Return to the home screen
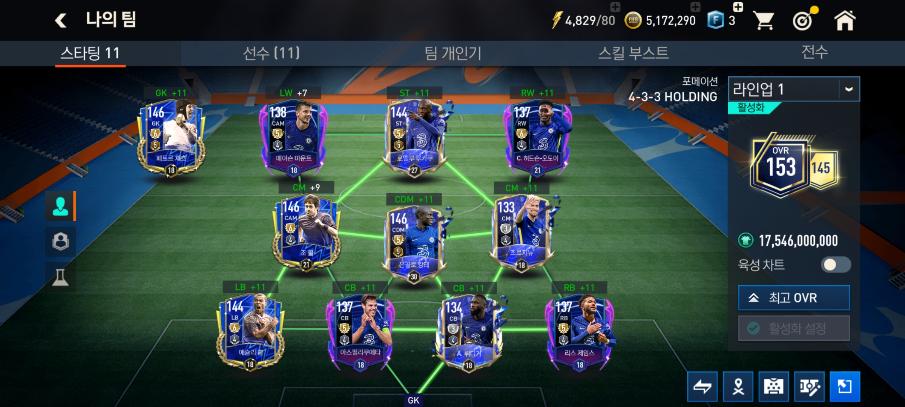Screen dimensions: 905x407 [845, 20]
